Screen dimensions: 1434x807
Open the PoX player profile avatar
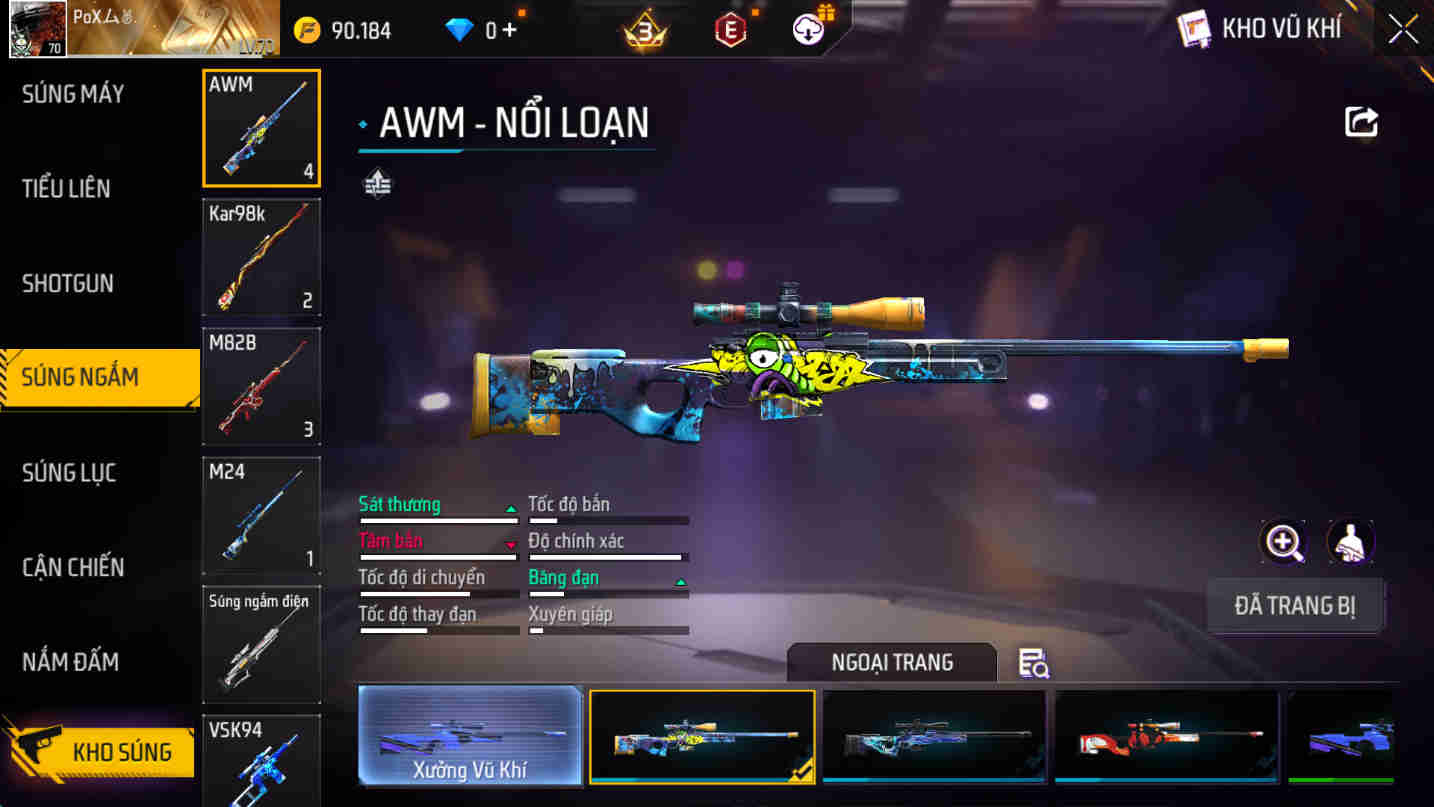click(x=37, y=27)
